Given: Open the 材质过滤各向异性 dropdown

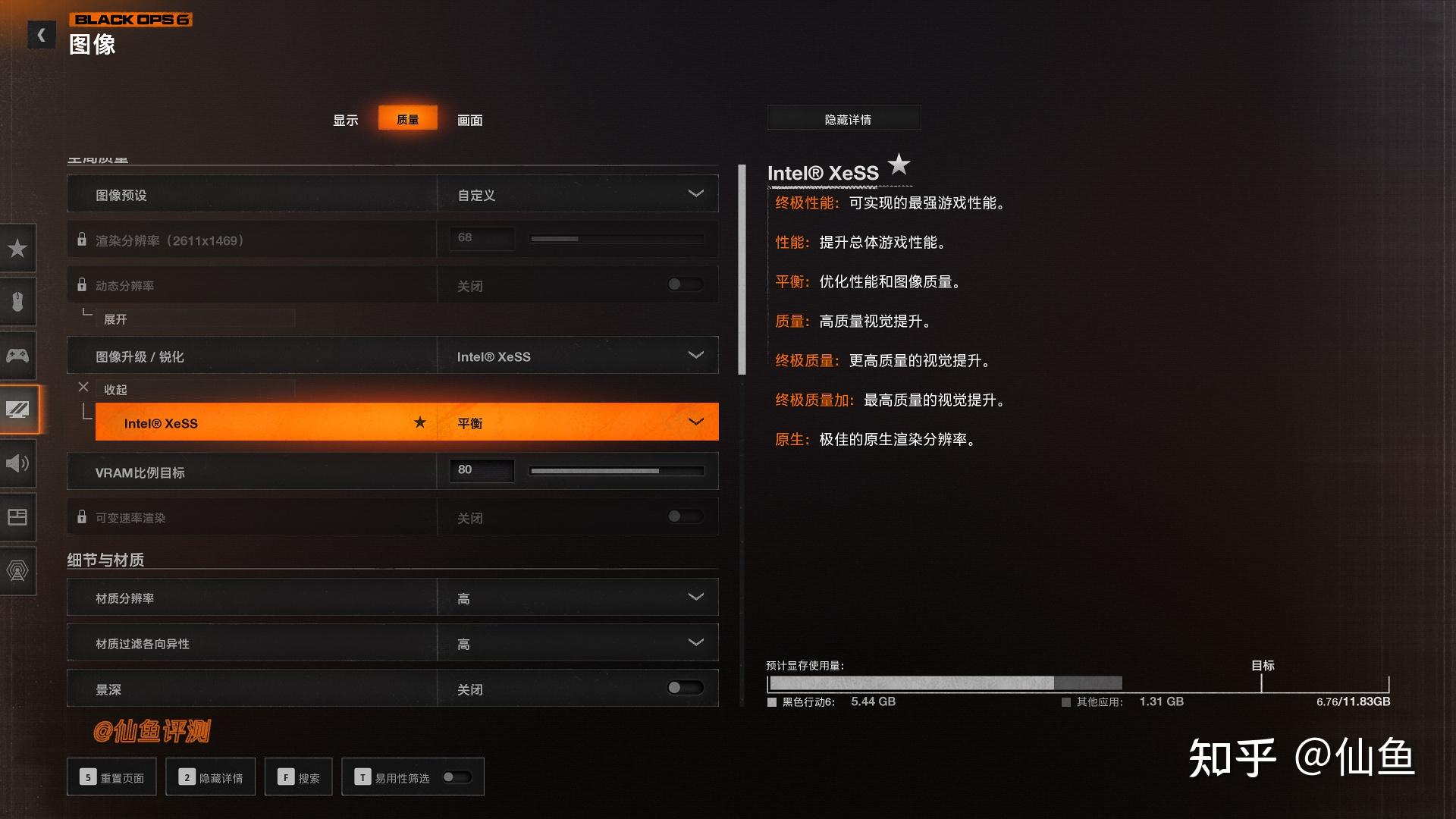Looking at the screenshot, I should [x=578, y=643].
